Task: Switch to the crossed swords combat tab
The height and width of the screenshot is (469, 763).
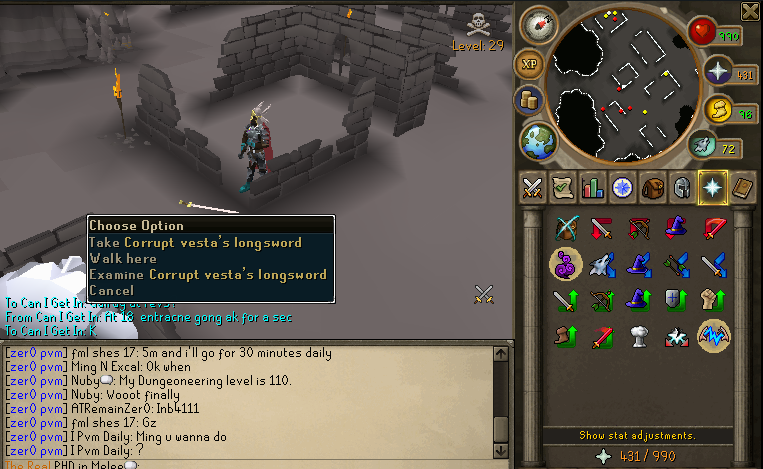Action: point(533,187)
